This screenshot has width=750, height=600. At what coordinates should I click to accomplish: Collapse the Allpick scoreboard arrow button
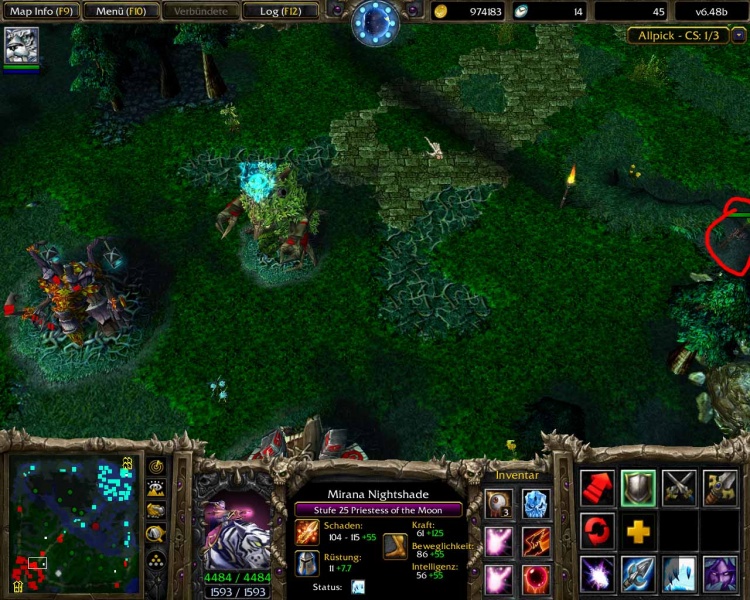[739, 35]
